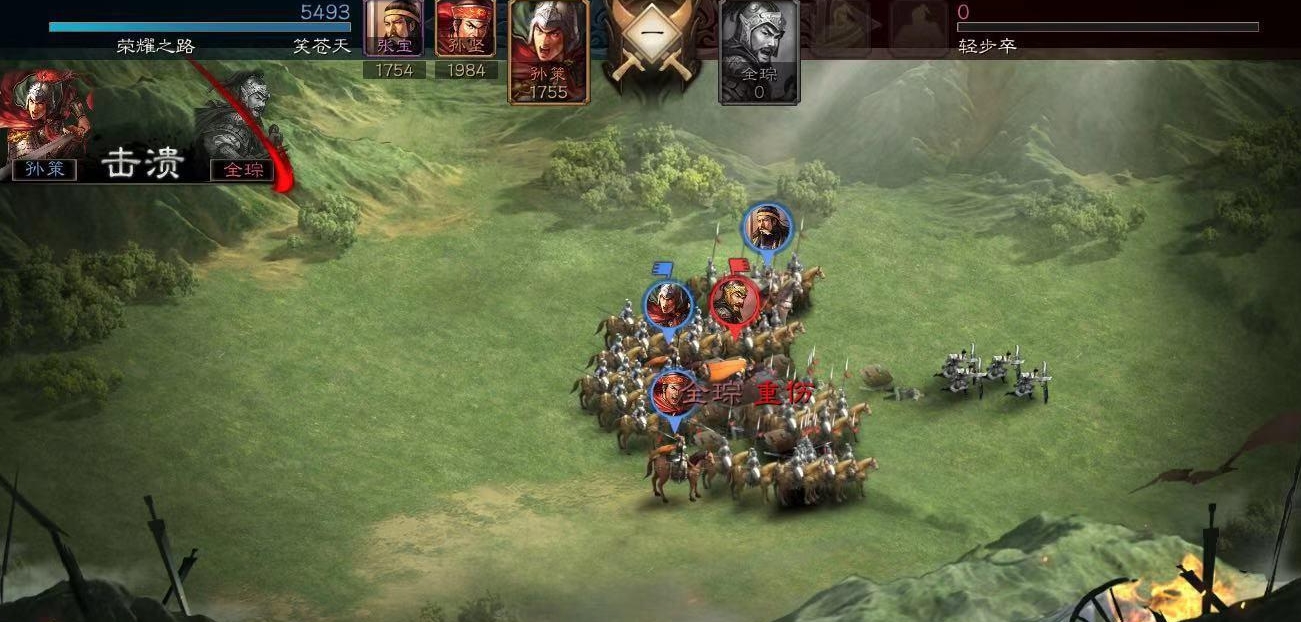
Task: Select the greyed-out 全琮 enemy card
Action: [x=759, y=50]
